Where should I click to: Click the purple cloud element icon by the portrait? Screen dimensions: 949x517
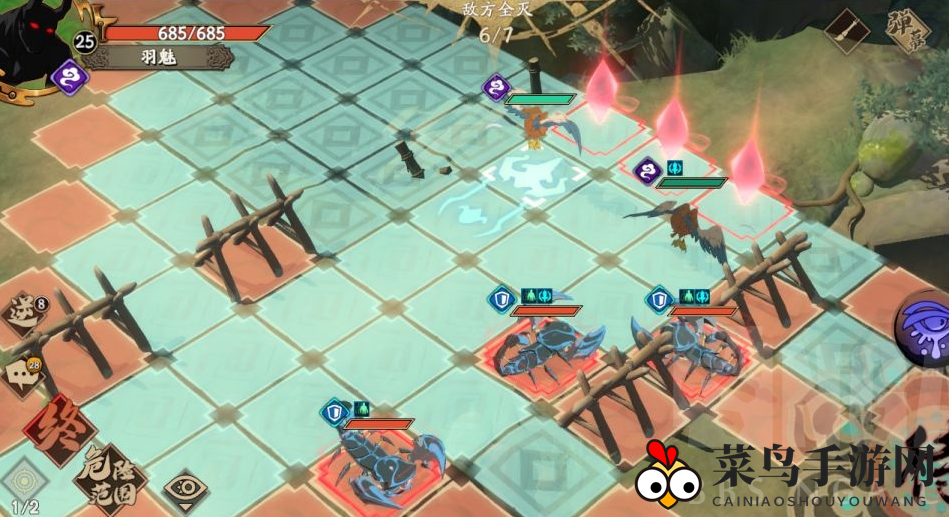[69, 76]
